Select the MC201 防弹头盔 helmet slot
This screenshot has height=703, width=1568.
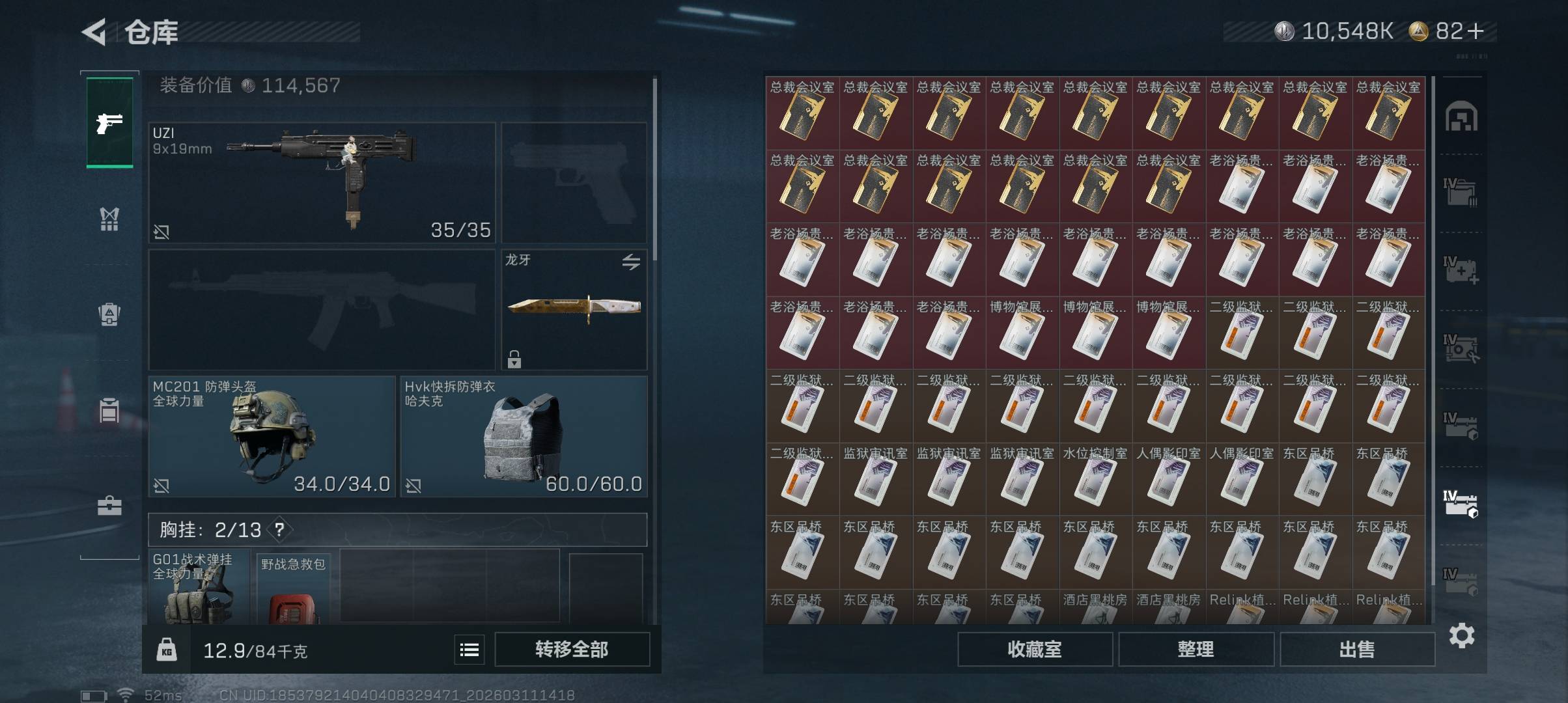point(272,436)
